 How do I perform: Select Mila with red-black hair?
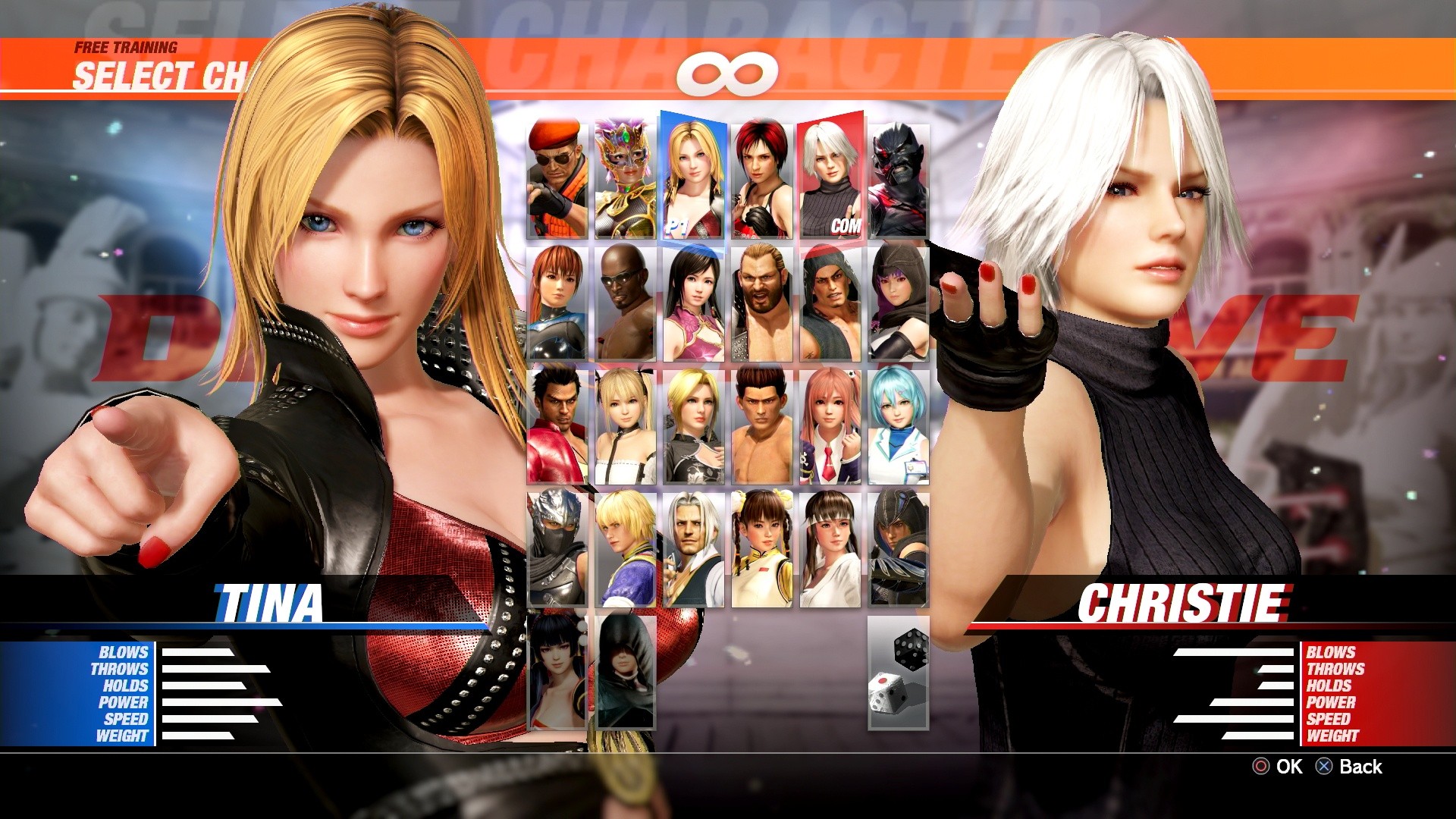(x=760, y=174)
